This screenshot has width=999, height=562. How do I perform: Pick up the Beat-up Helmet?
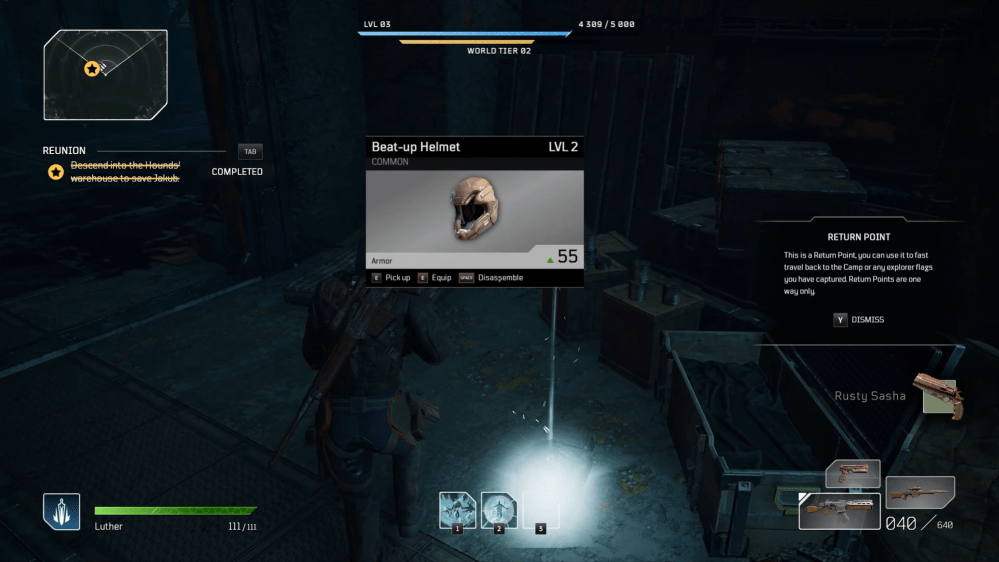pyautogui.click(x=391, y=278)
